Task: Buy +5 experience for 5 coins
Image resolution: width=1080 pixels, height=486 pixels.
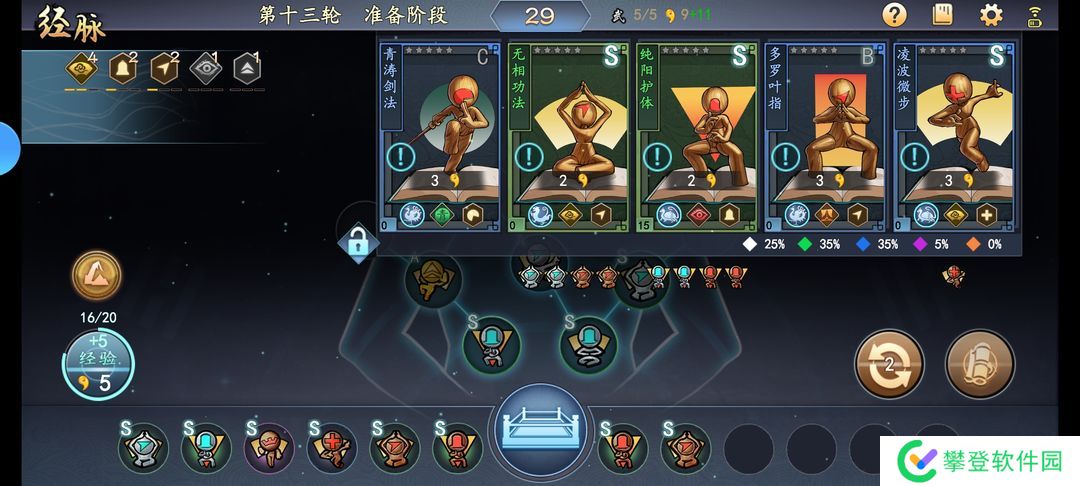Action: tap(97, 365)
